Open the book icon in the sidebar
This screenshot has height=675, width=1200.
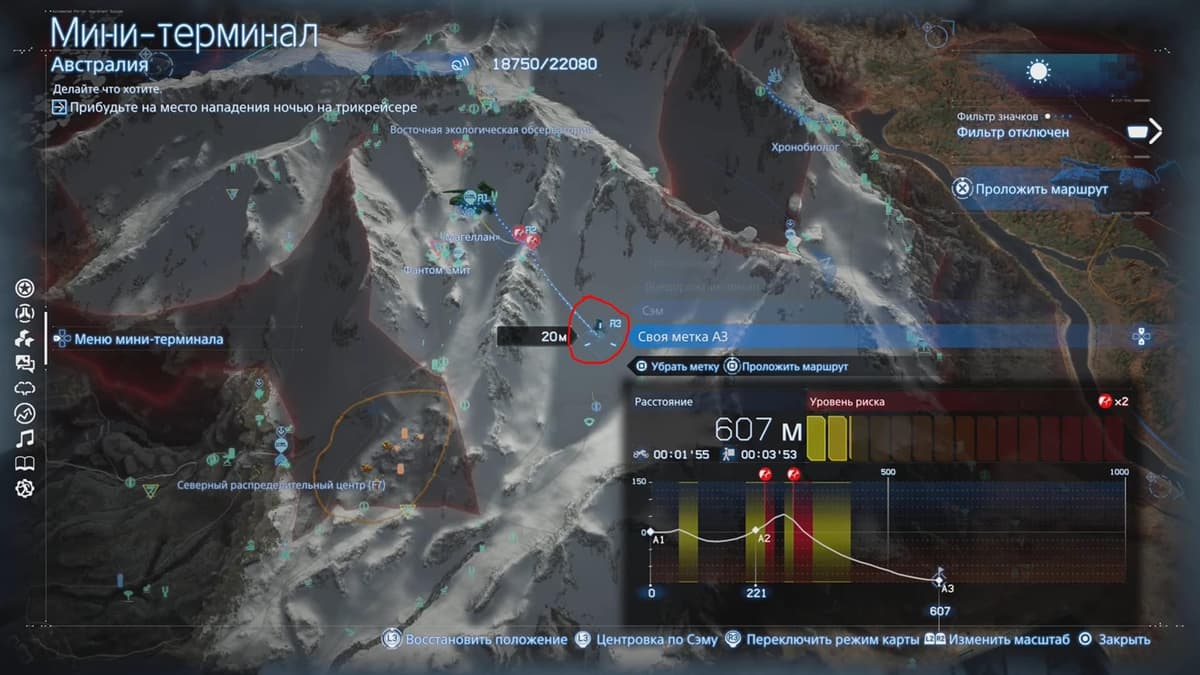(25, 463)
